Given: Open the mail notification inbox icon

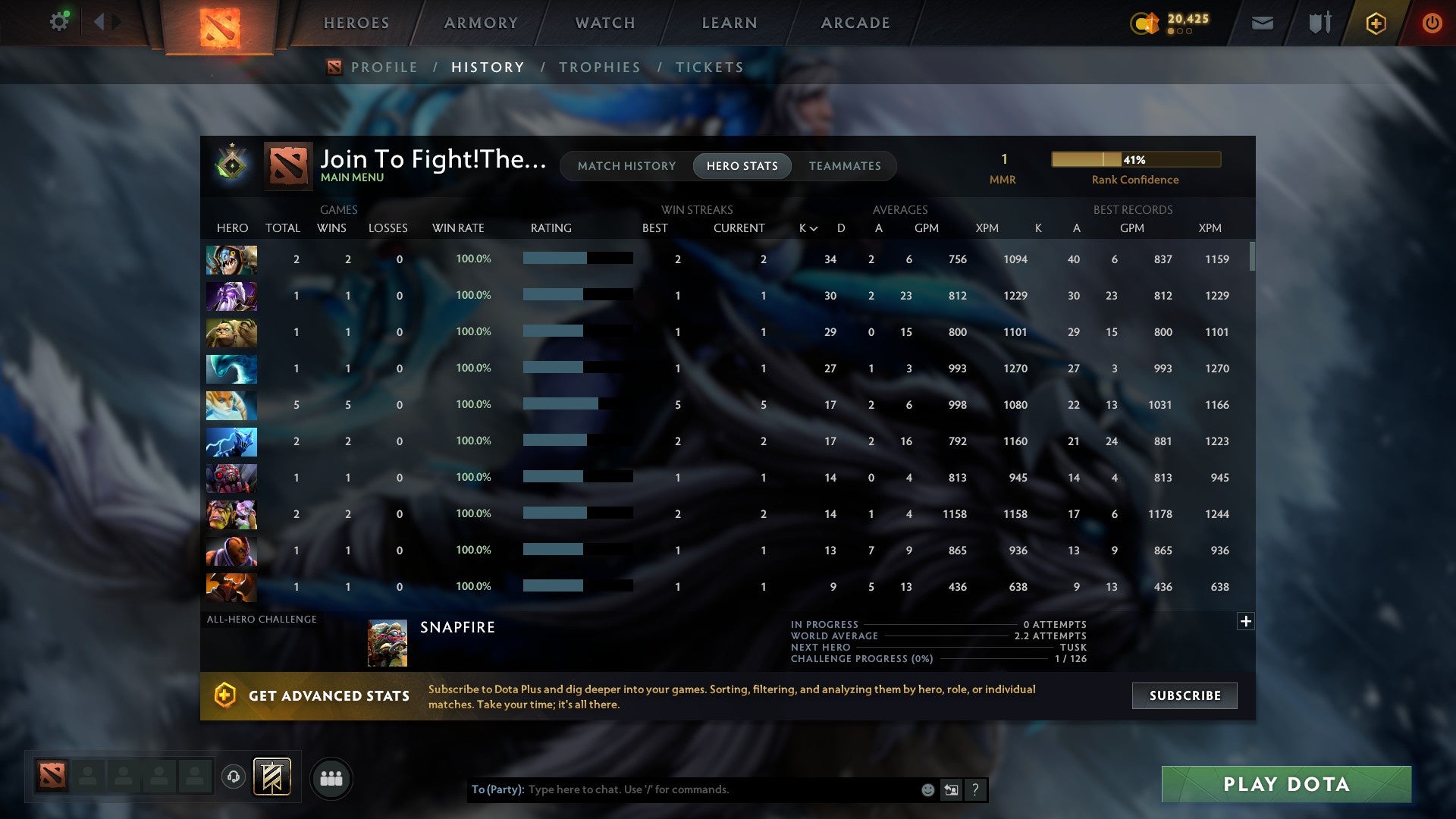Looking at the screenshot, I should click(1263, 23).
